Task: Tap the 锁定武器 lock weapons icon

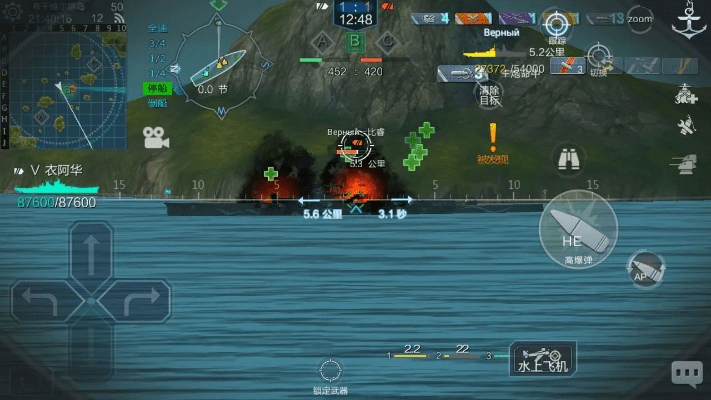Action: [x=330, y=371]
